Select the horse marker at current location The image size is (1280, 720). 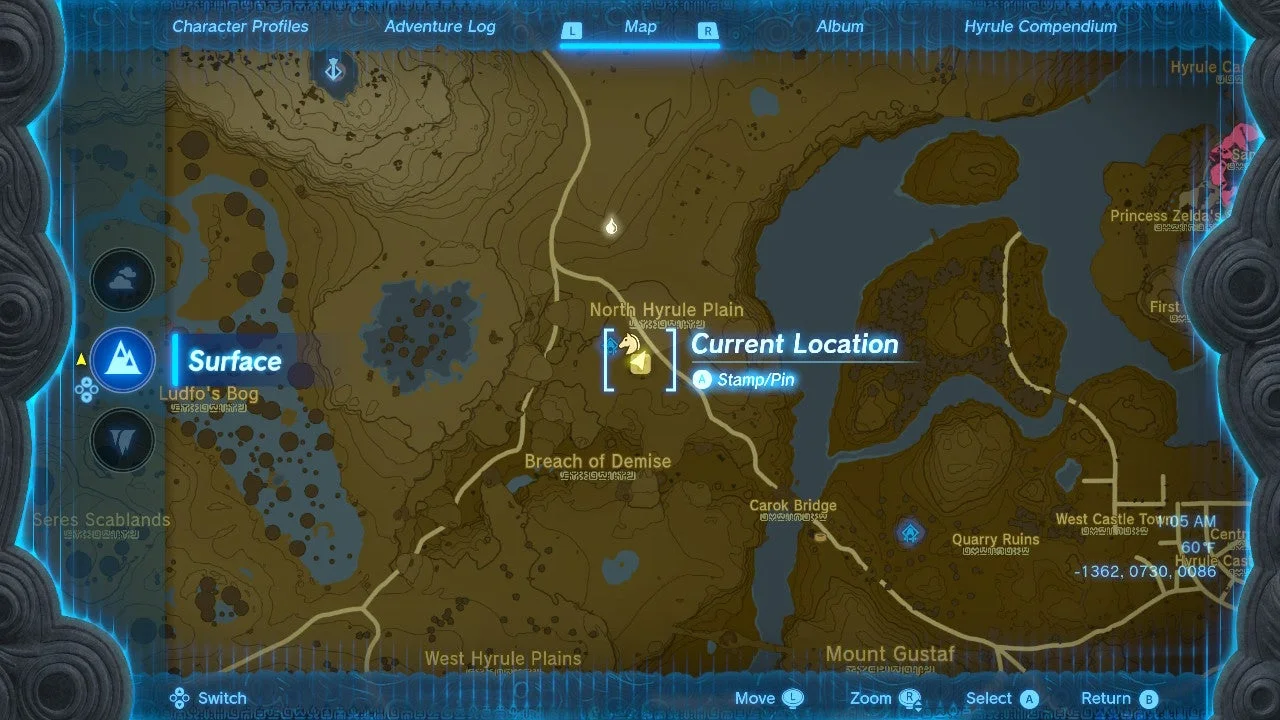(630, 344)
